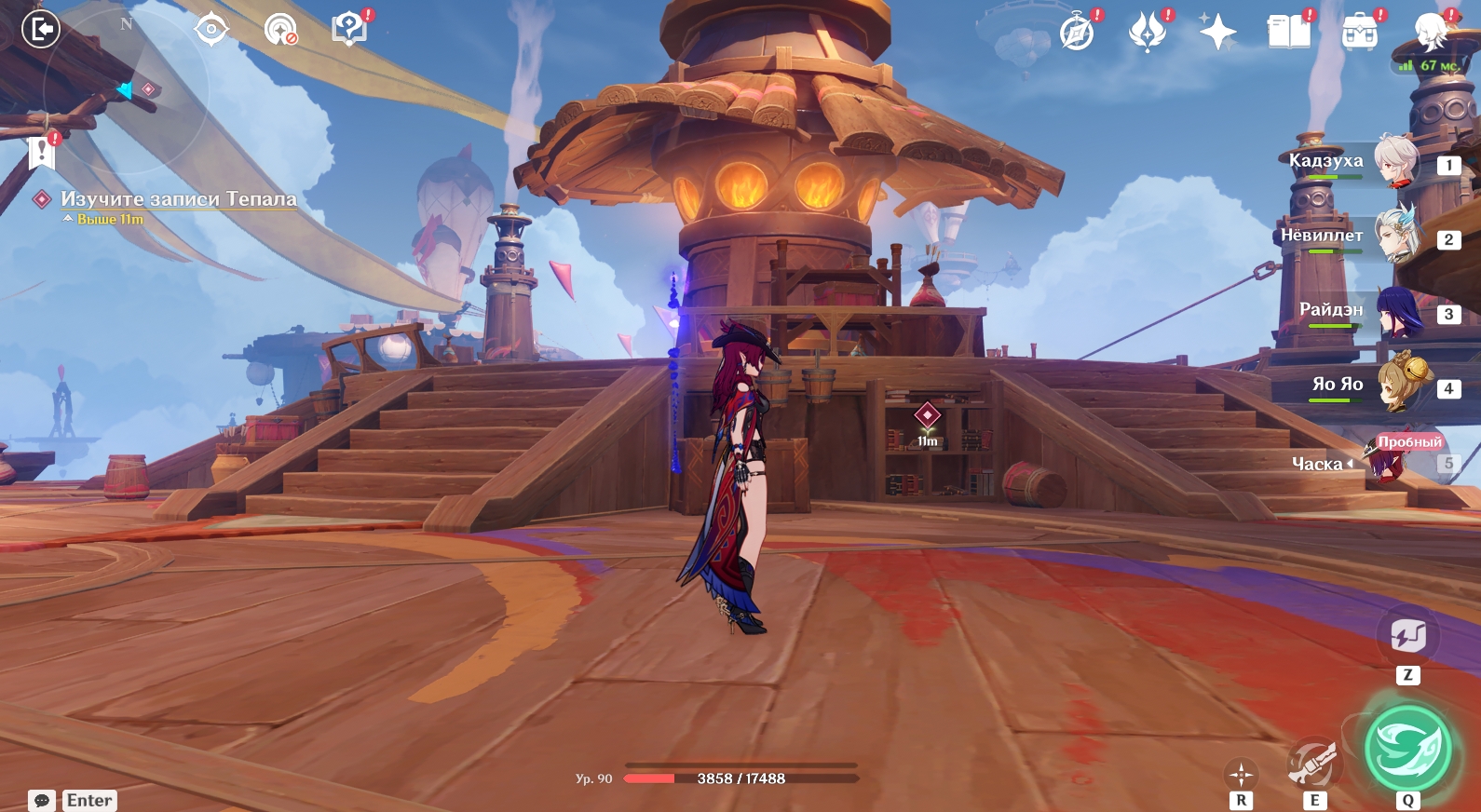Open the events compass icon with red alert

1078,34
